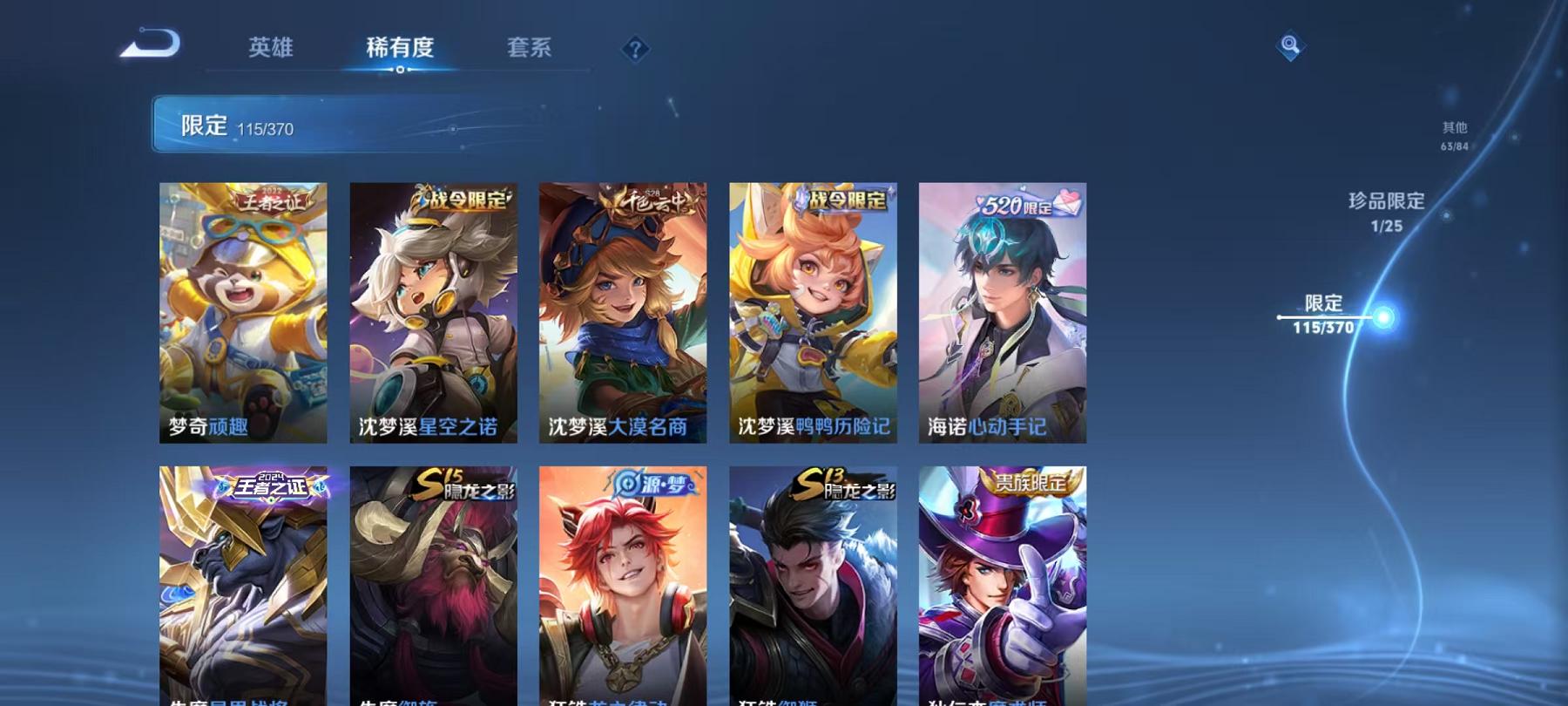Open the question mark help icon
Image resolution: width=1568 pixels, height=706 pixels.
635,50
